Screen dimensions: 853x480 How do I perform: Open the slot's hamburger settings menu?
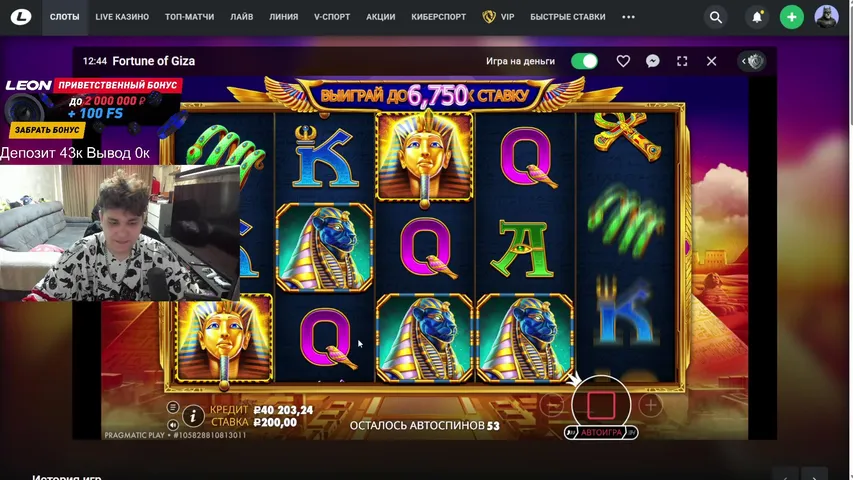[x=173, y=408]
